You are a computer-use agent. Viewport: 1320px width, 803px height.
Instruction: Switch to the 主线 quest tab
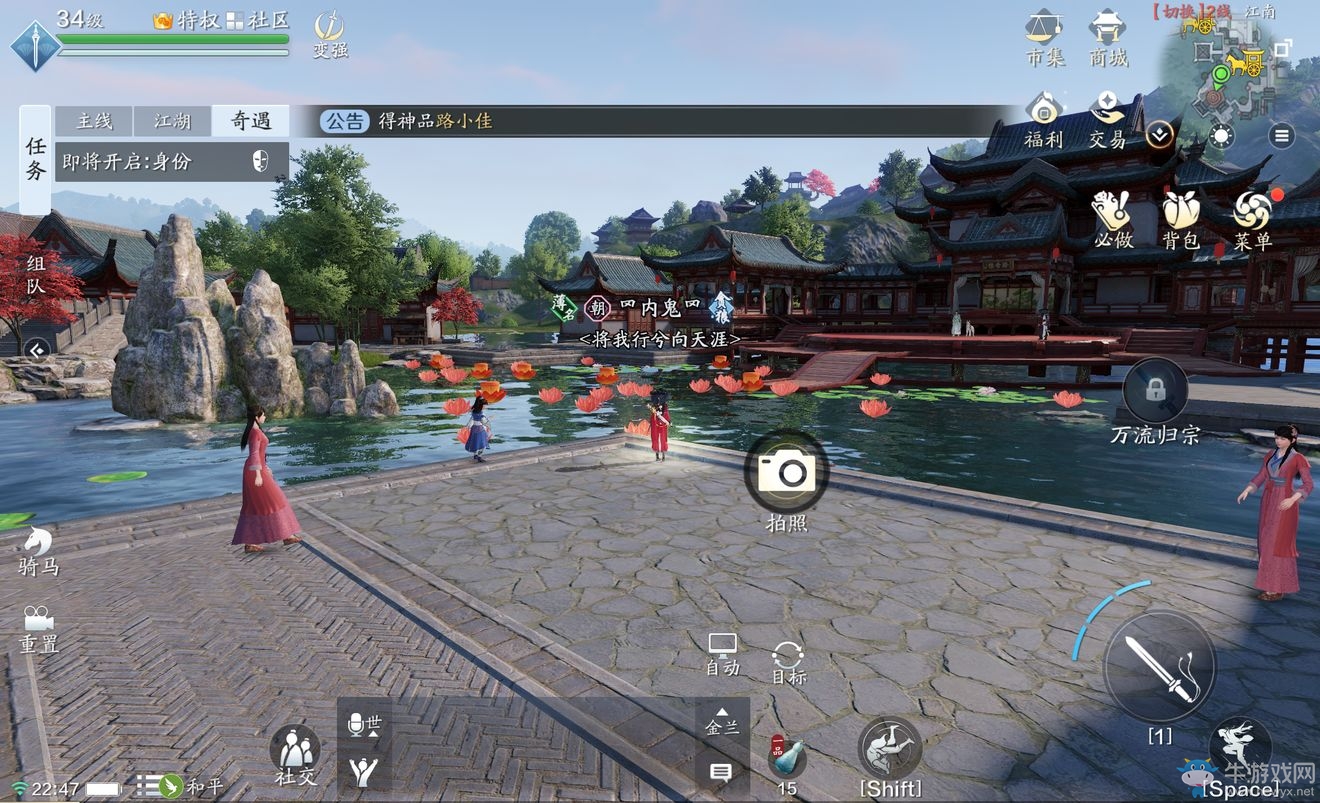pos(94,121)
